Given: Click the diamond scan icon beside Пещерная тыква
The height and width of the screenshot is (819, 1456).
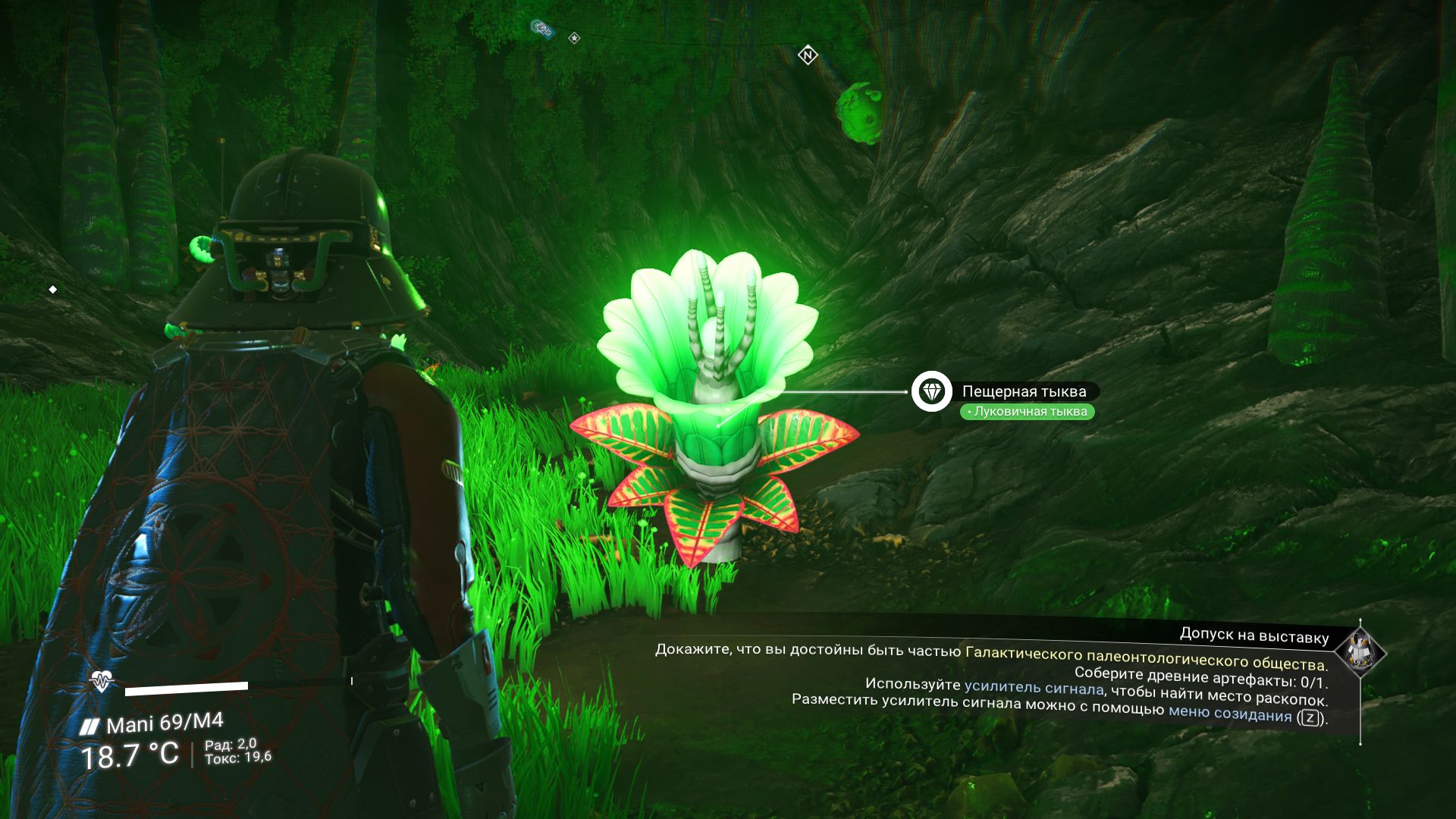Looking at the screenshot, I should click(931, 392).
